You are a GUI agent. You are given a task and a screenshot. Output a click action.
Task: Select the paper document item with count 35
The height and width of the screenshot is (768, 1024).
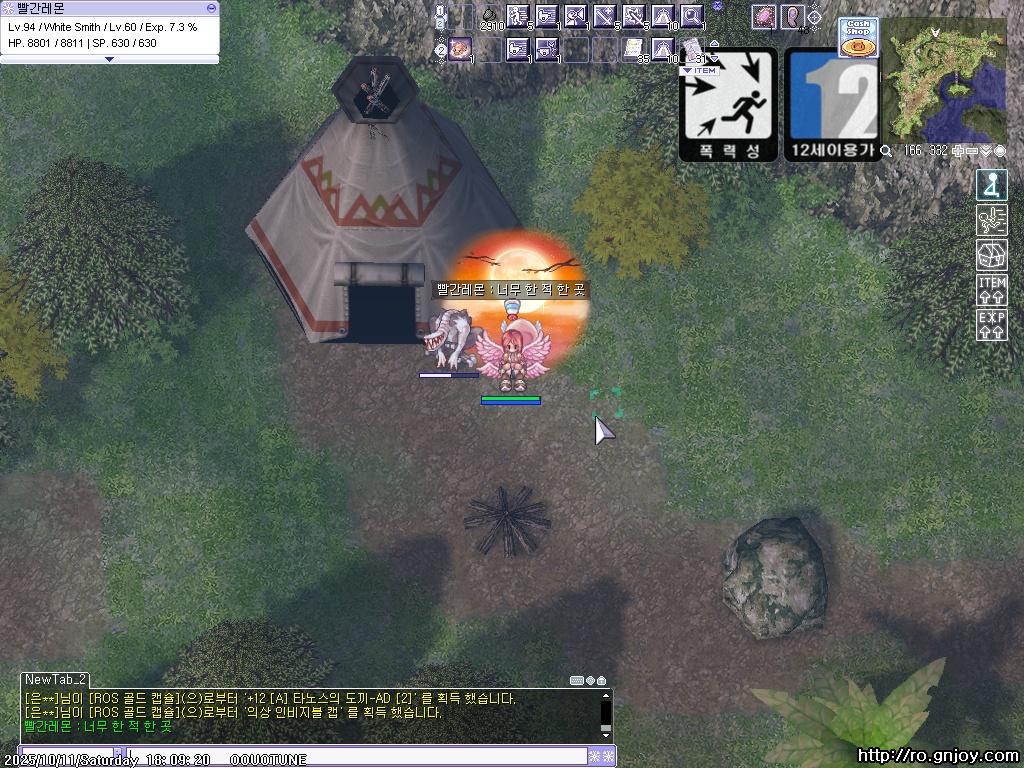(x=633, y=47)
